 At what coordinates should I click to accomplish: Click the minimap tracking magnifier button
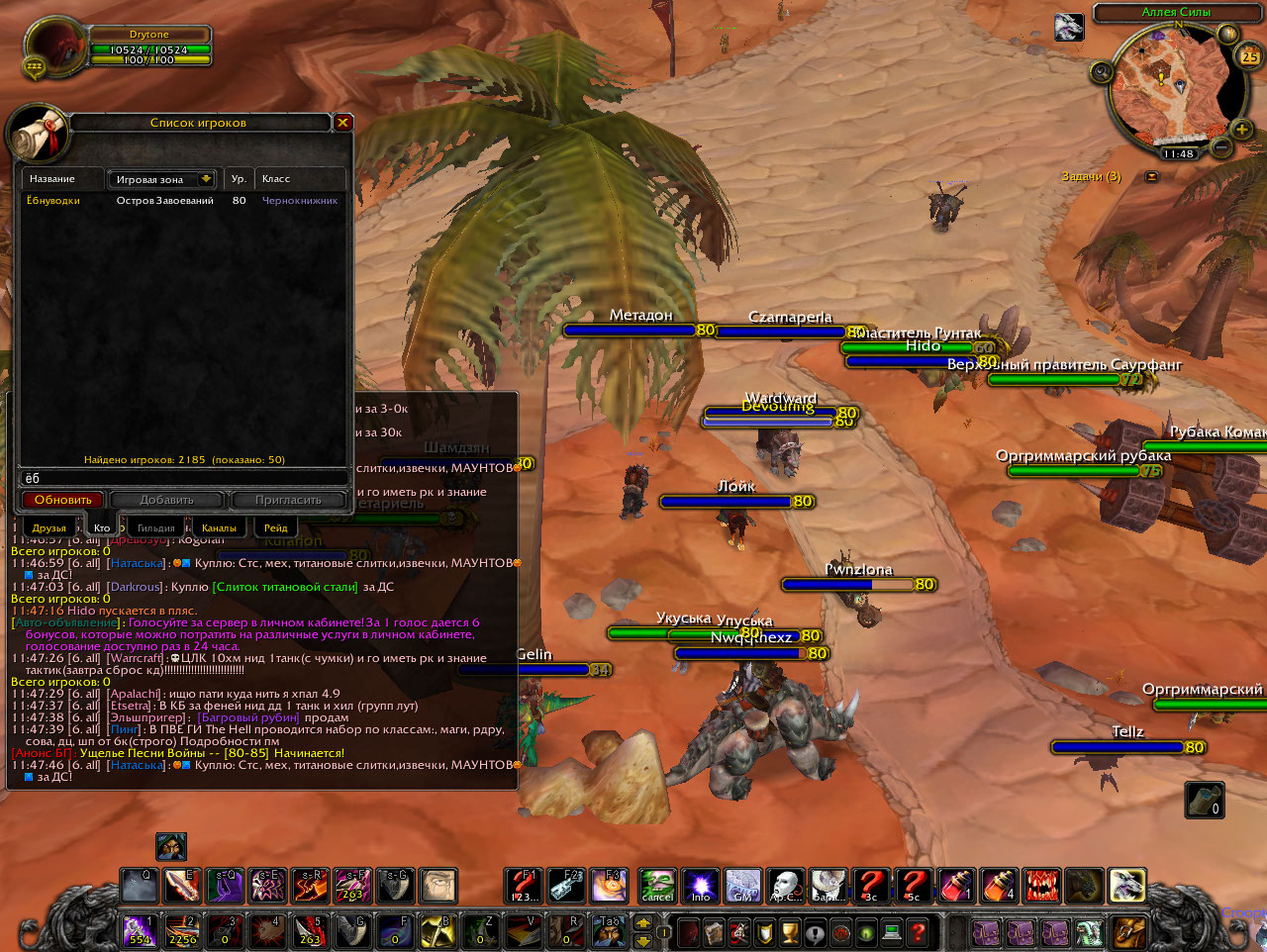[x=1102, y=71]
